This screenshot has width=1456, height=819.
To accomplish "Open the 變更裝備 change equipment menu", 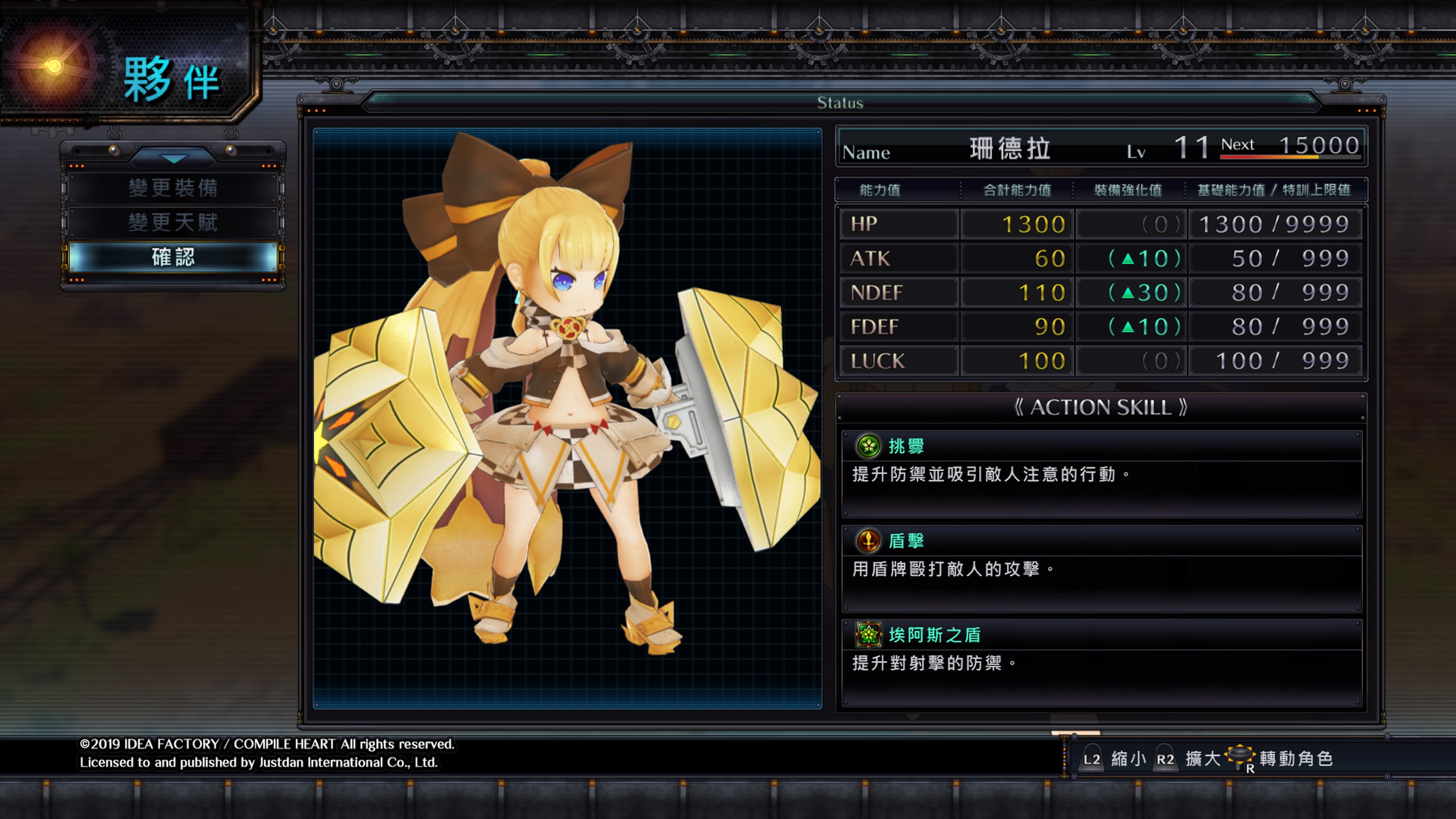I will click(x=173, y=188).
